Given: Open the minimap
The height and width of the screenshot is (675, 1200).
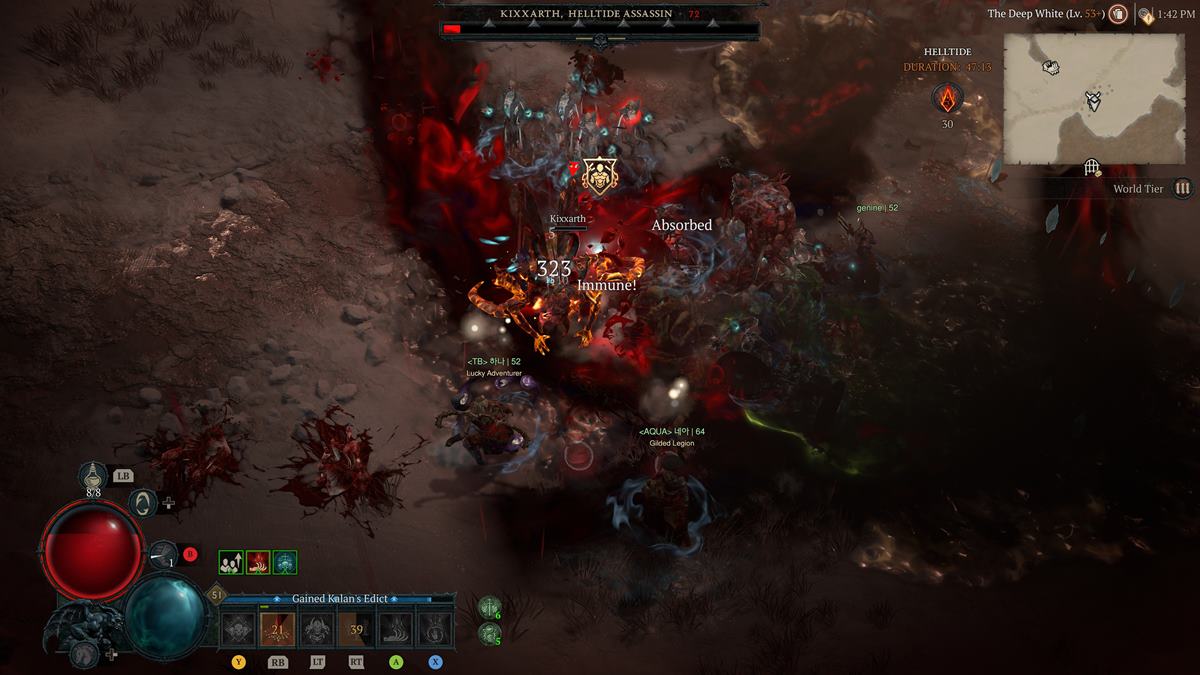Looking at the screenshot, I should click(1094, 98).
